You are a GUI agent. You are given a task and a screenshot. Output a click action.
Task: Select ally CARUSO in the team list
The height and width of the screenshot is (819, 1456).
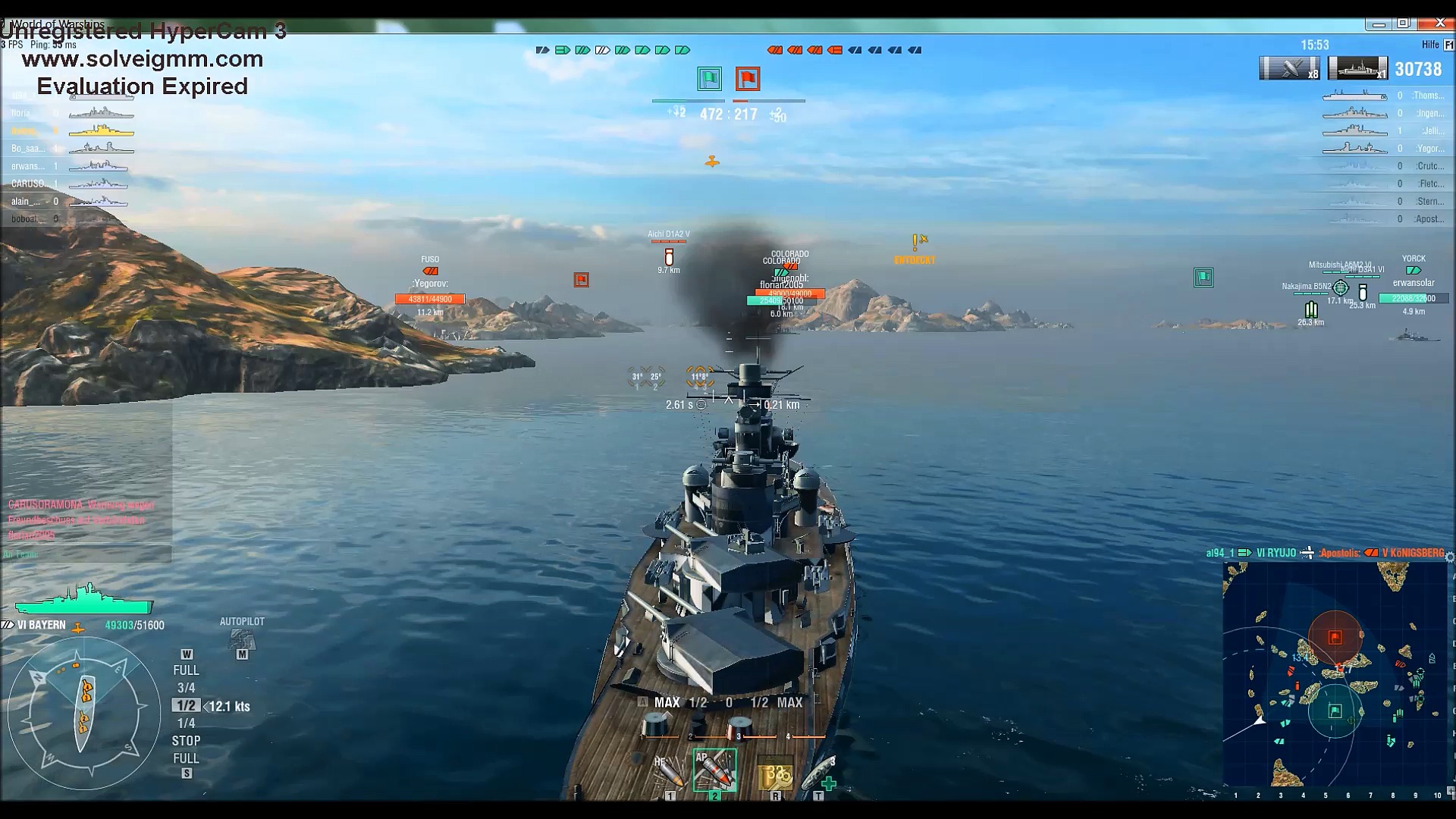(30, 184)
